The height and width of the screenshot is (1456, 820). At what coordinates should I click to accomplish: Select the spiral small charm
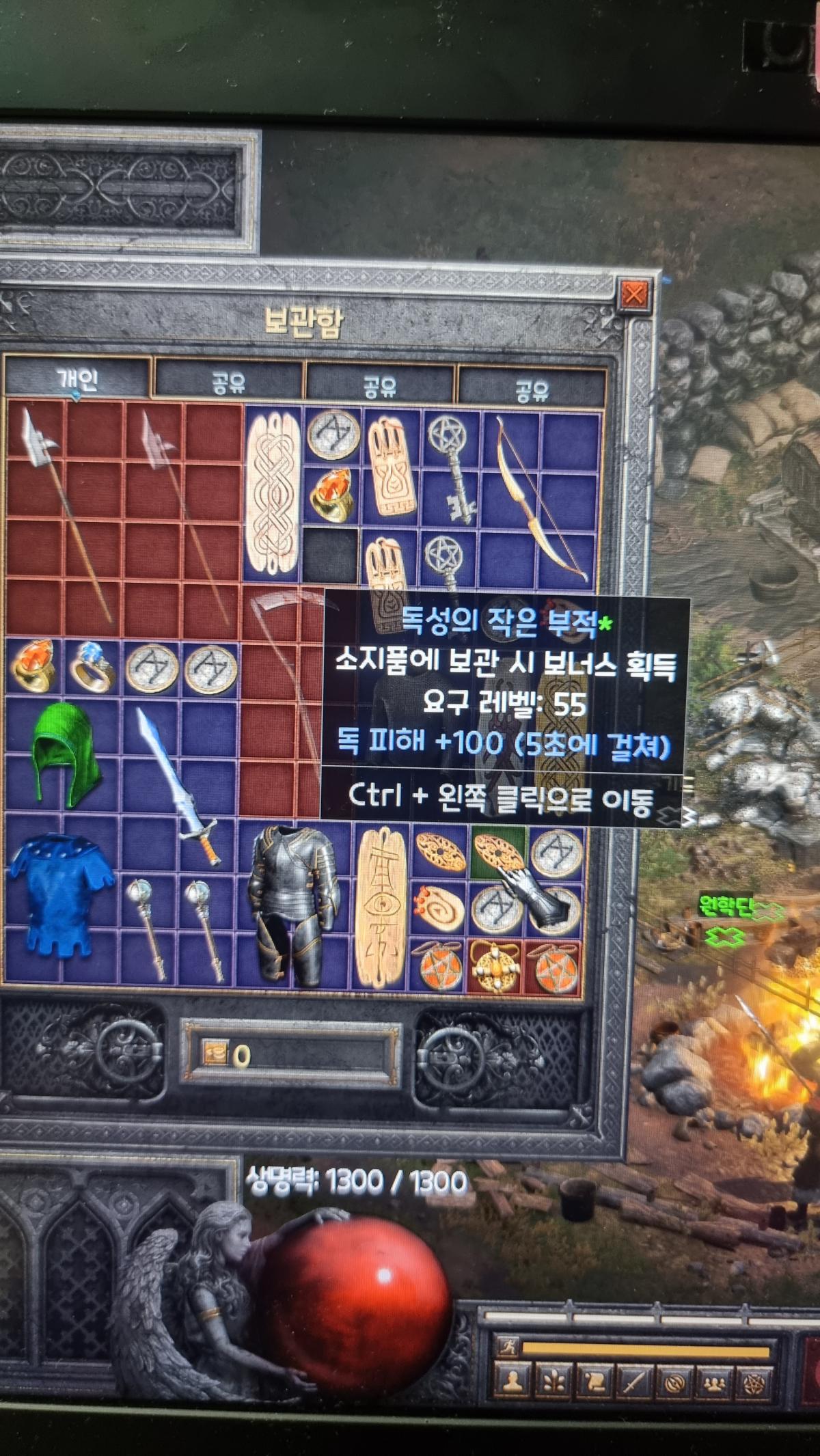[437, 909]
